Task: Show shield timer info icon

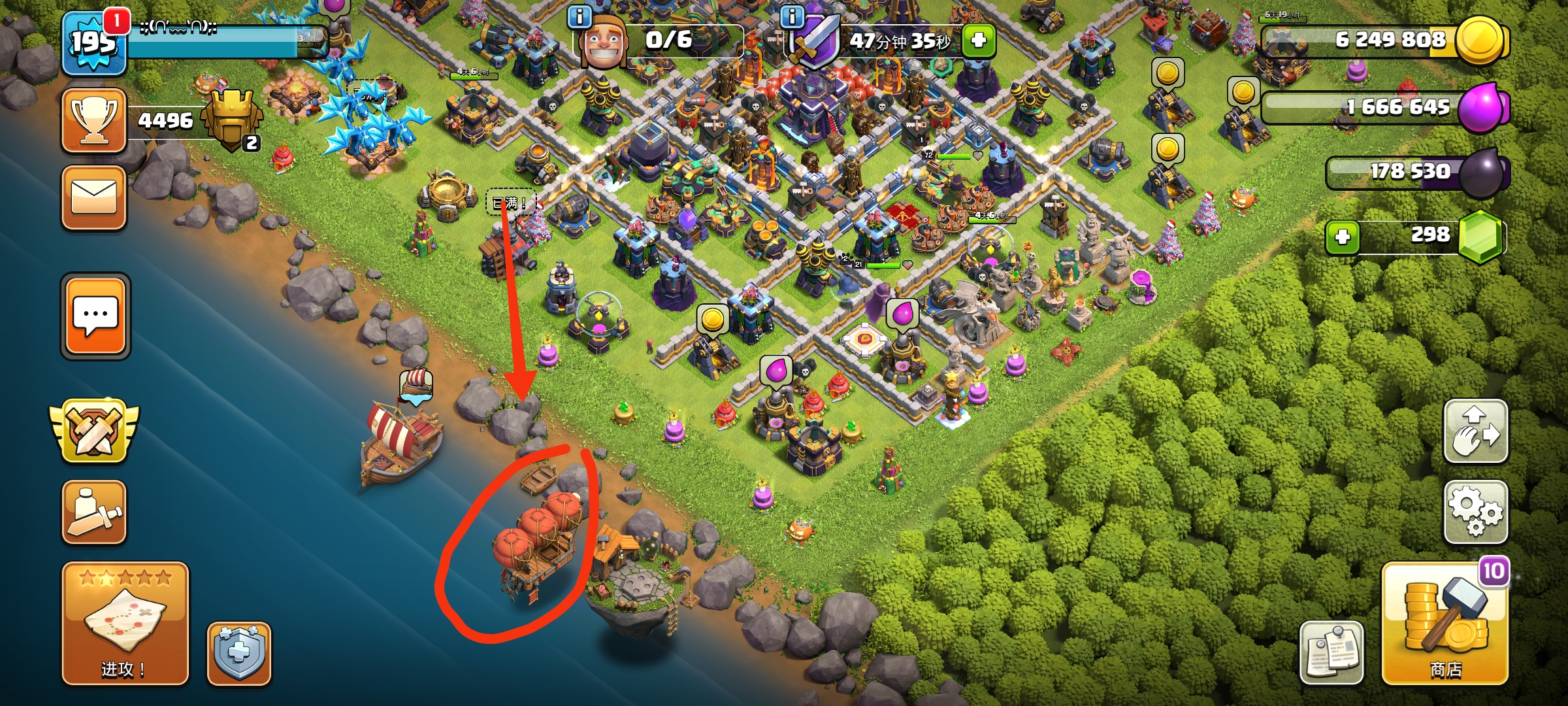Action: point(792,16)
